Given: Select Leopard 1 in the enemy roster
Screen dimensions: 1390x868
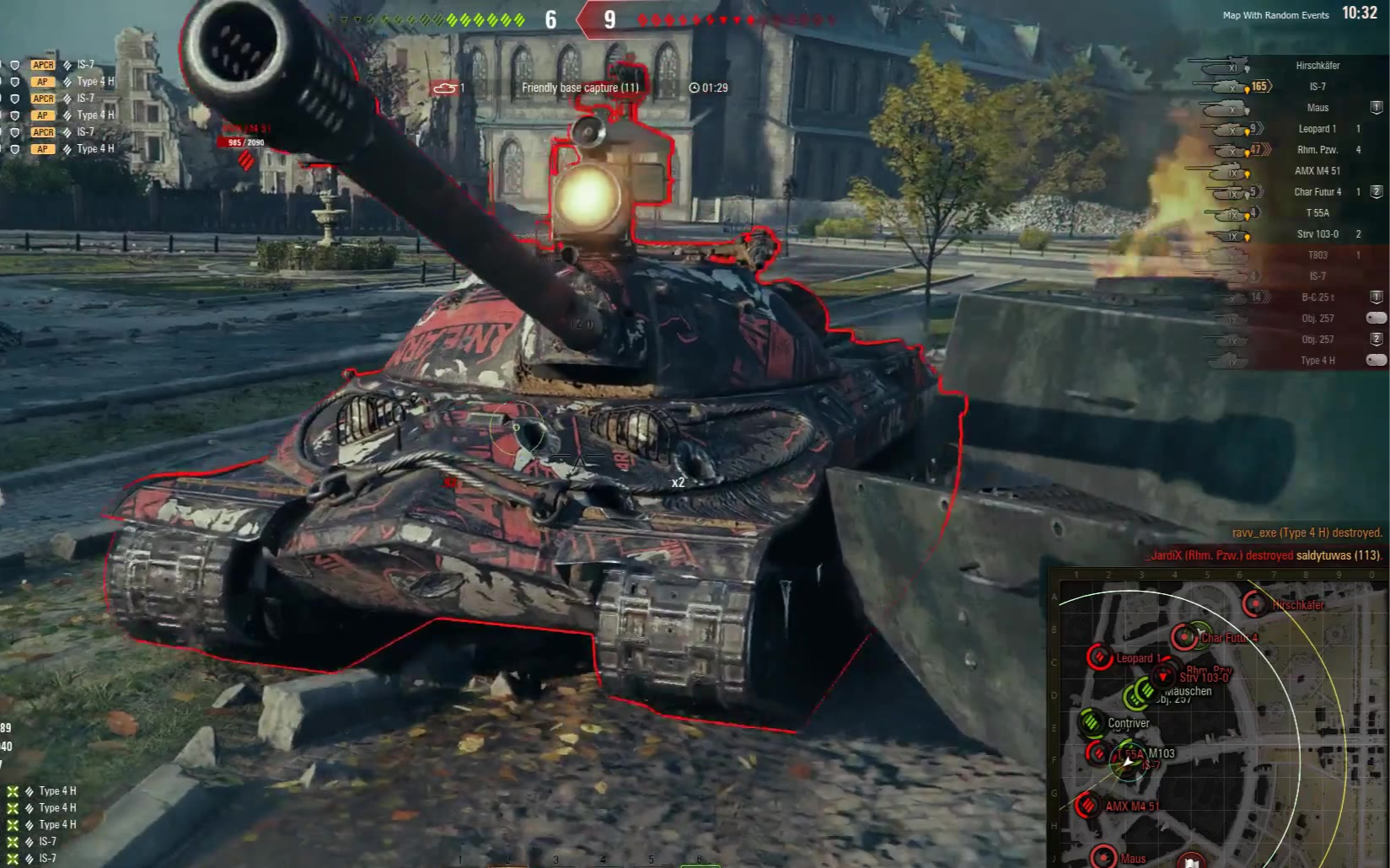Looking at the screenshot, I should [x=1317, y=129].
